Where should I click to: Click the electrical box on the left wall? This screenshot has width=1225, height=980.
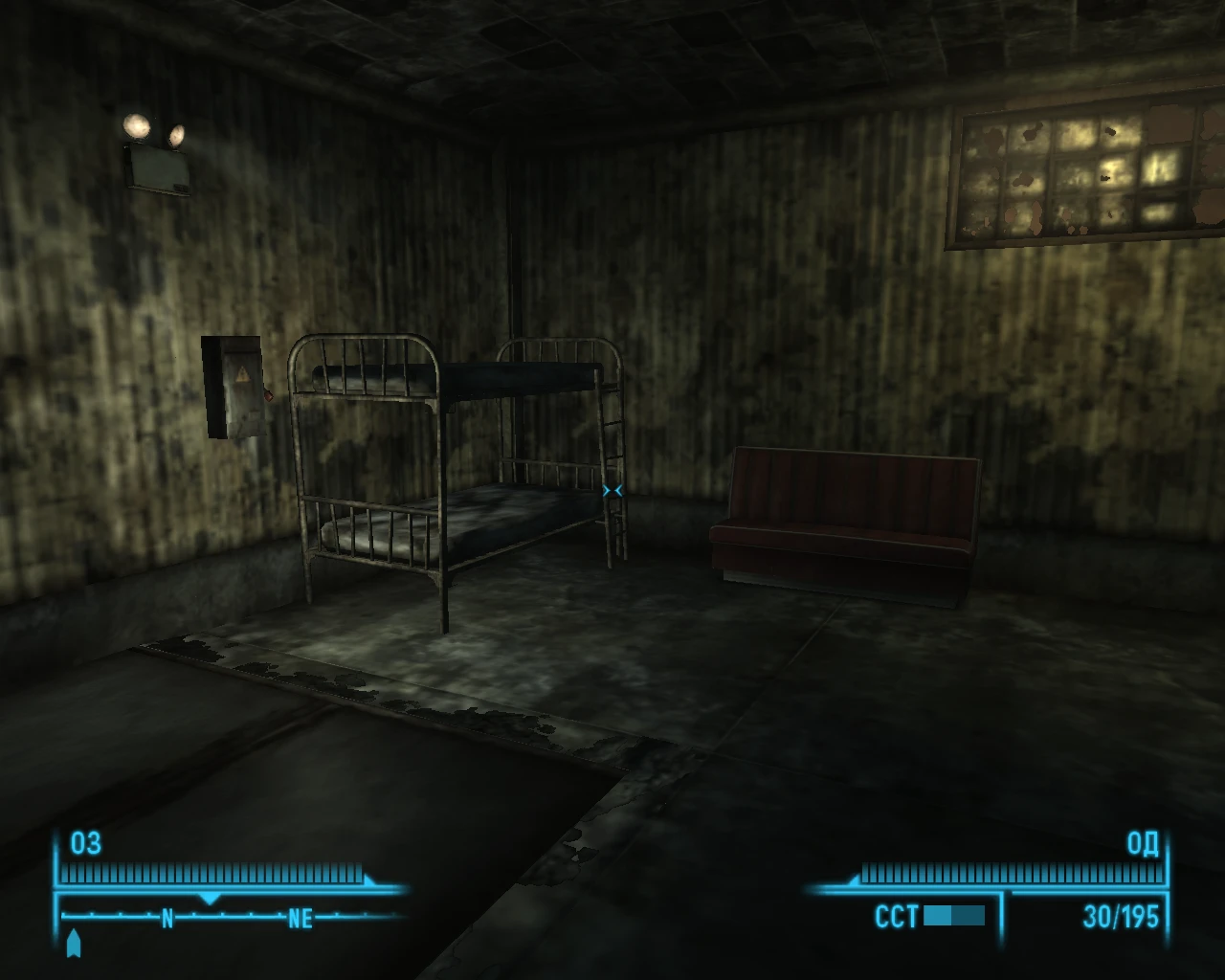[233, 388]
